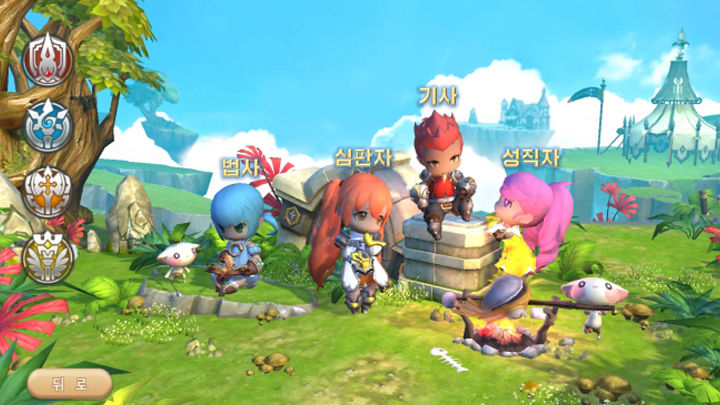The width and height of the screenshot is (720, 405).
Task: Choose the 성직자 pink-haired priest character
Action: click(x=532, y=225)
